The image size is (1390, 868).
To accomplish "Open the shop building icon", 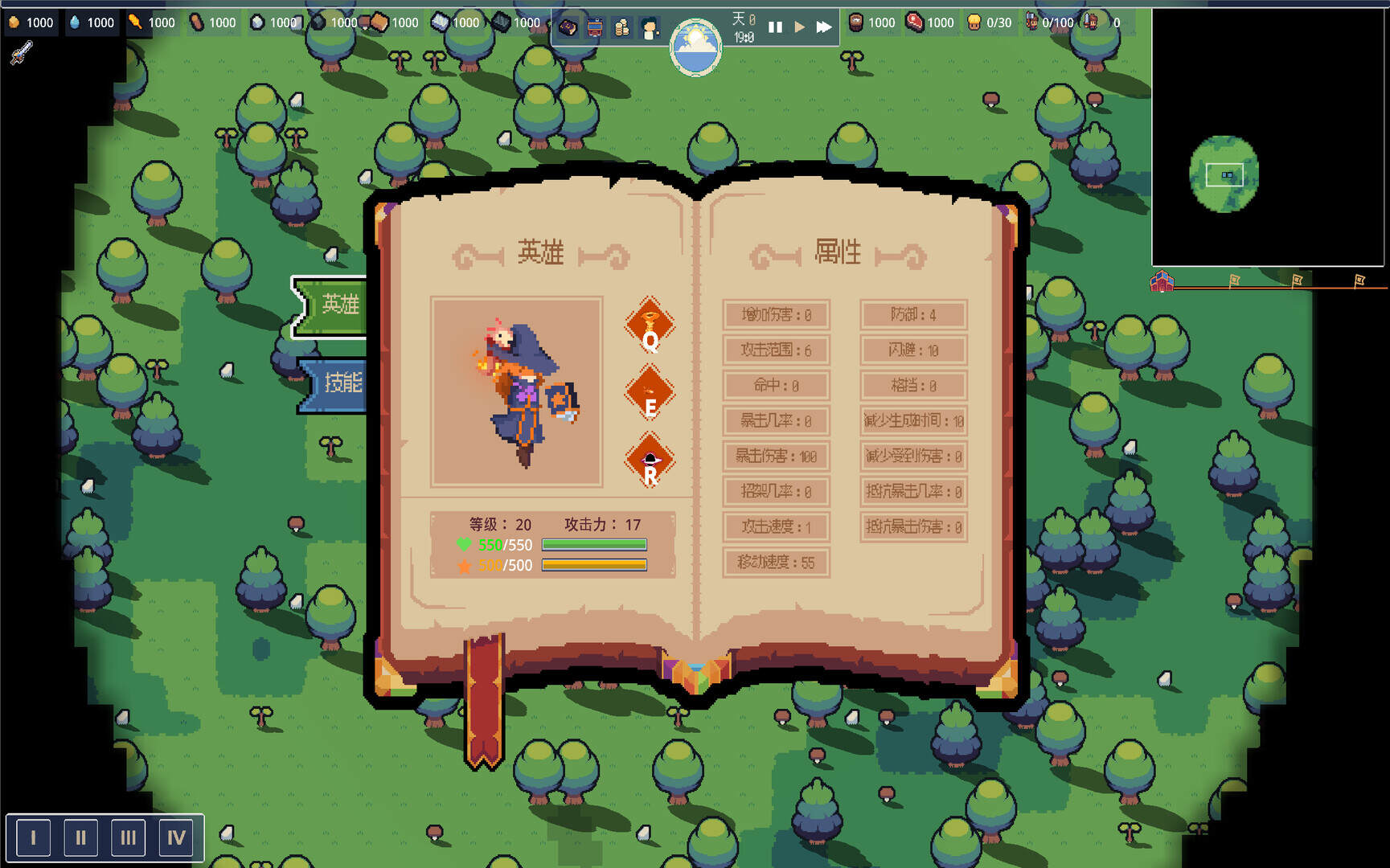I will pos(595,27).
